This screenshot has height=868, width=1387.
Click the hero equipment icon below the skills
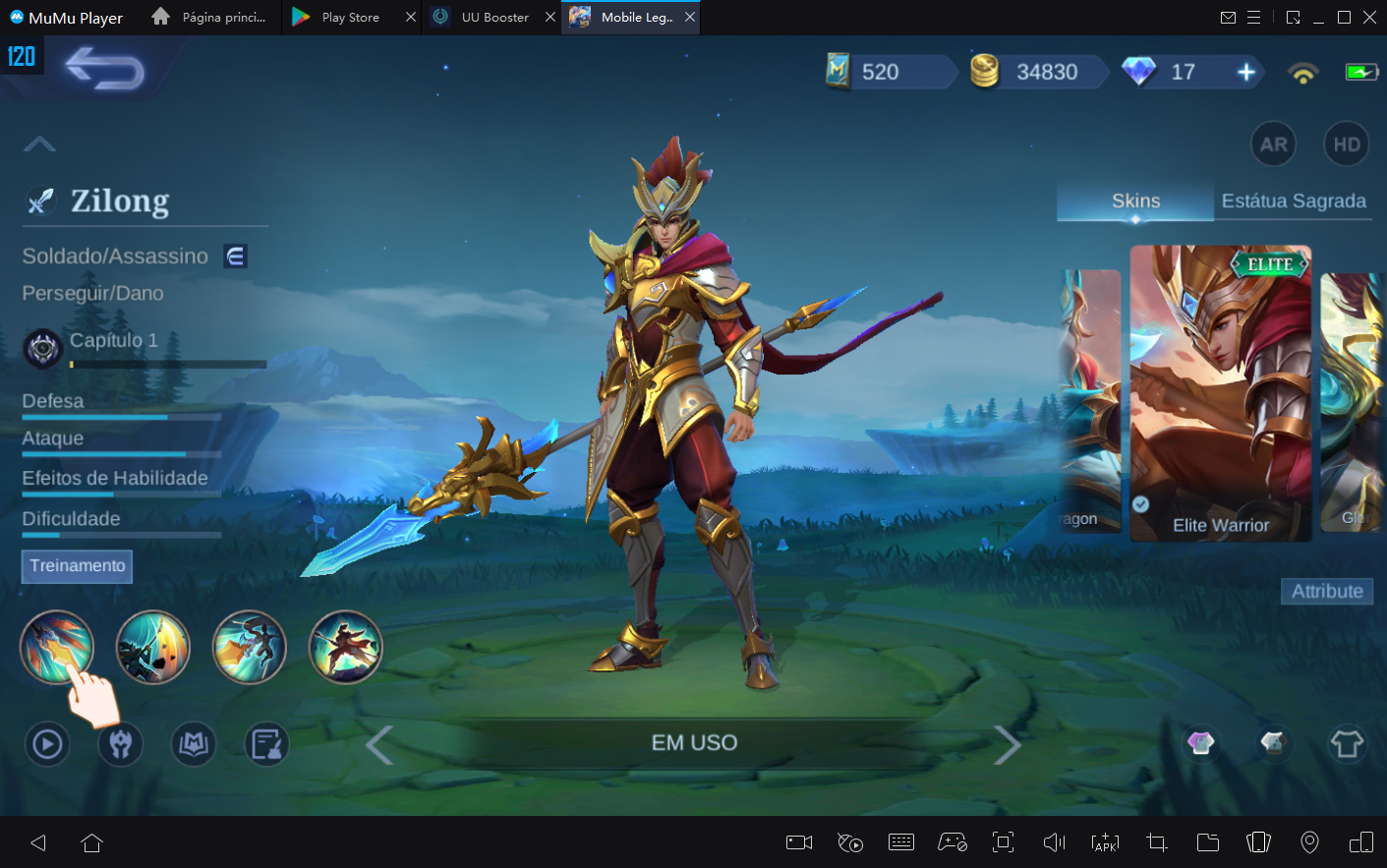[120, 744]
